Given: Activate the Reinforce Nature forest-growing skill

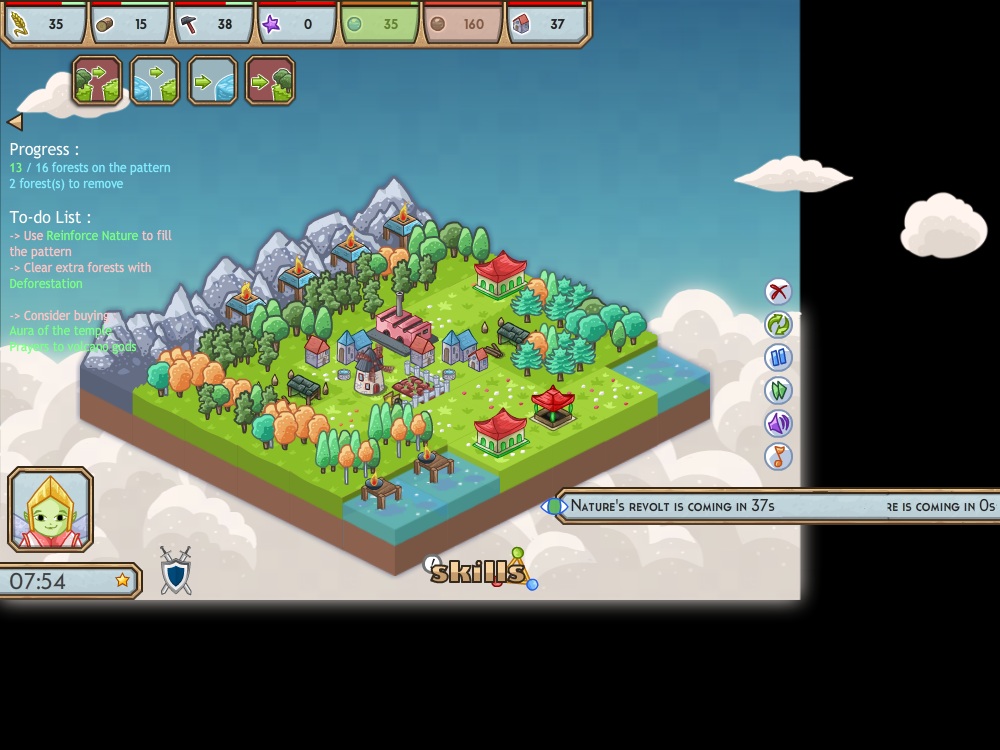Looking at the screenshot, I should (270, 81).
